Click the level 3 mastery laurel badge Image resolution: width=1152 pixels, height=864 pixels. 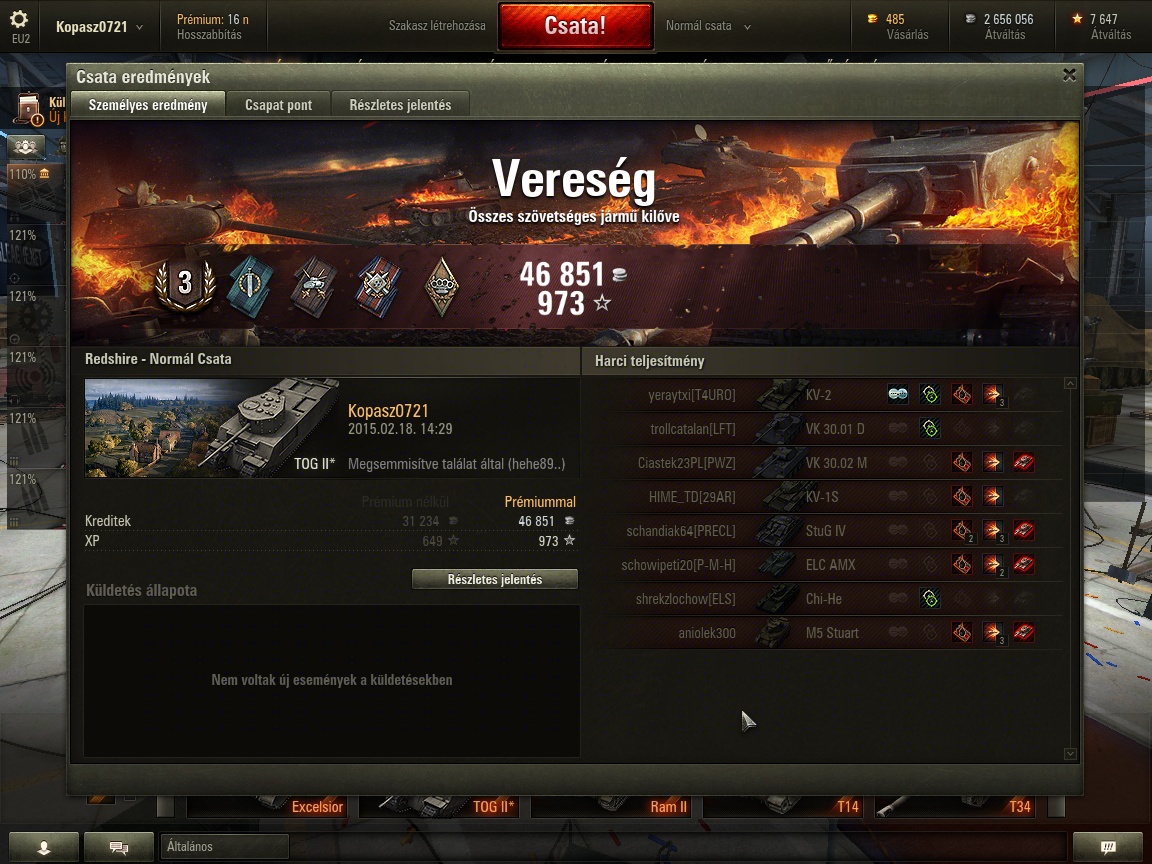185,284
